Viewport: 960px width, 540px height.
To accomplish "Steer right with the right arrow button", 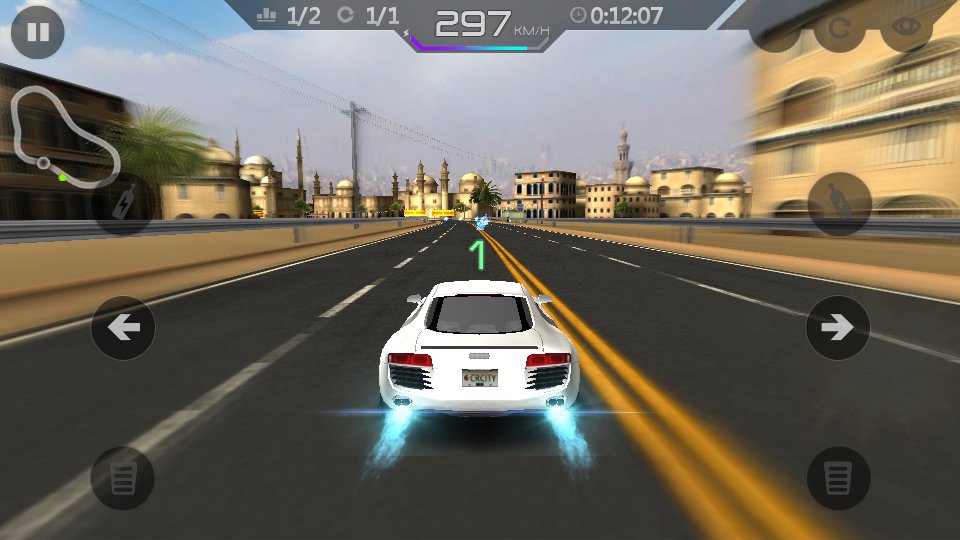I will click(837, 327).
